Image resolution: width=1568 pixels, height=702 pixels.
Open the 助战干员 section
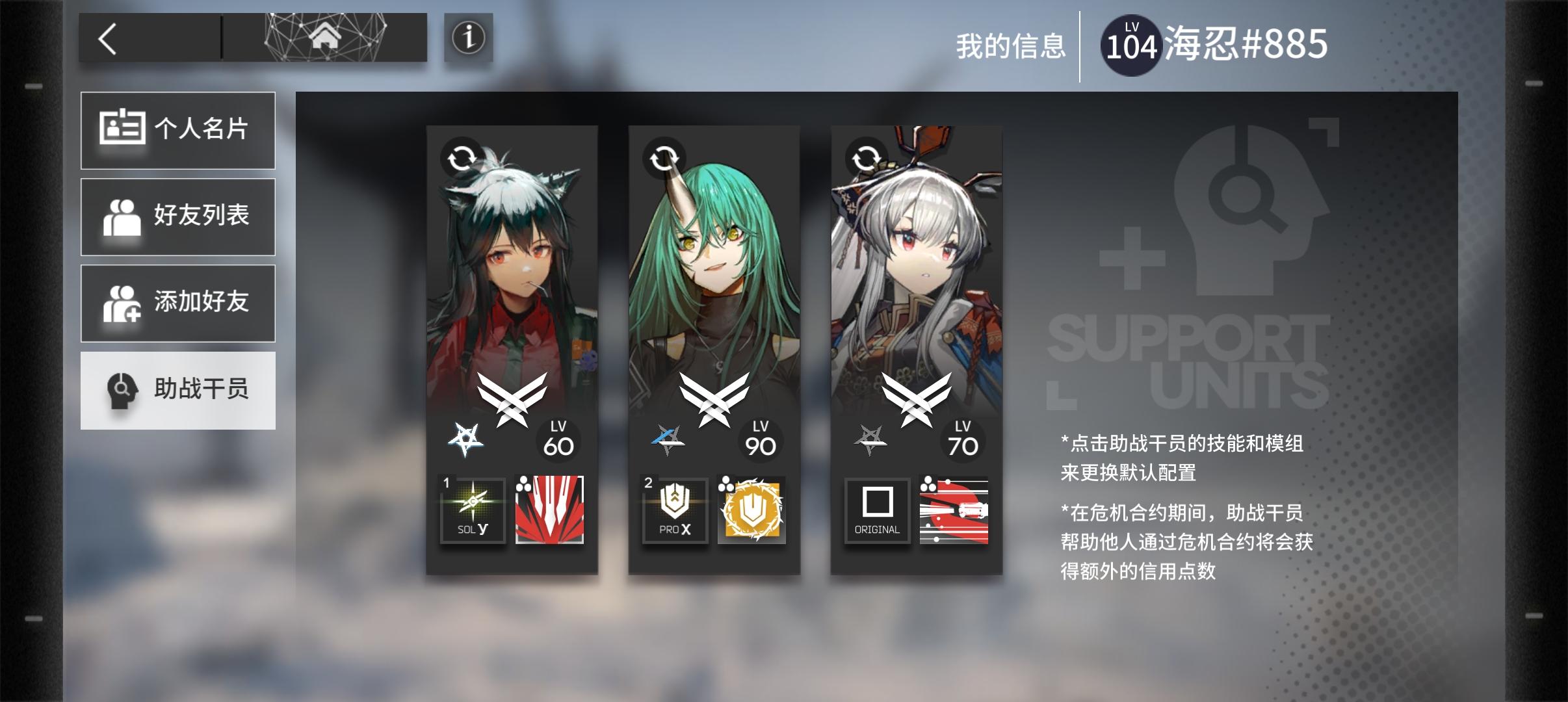pos(178,389)
